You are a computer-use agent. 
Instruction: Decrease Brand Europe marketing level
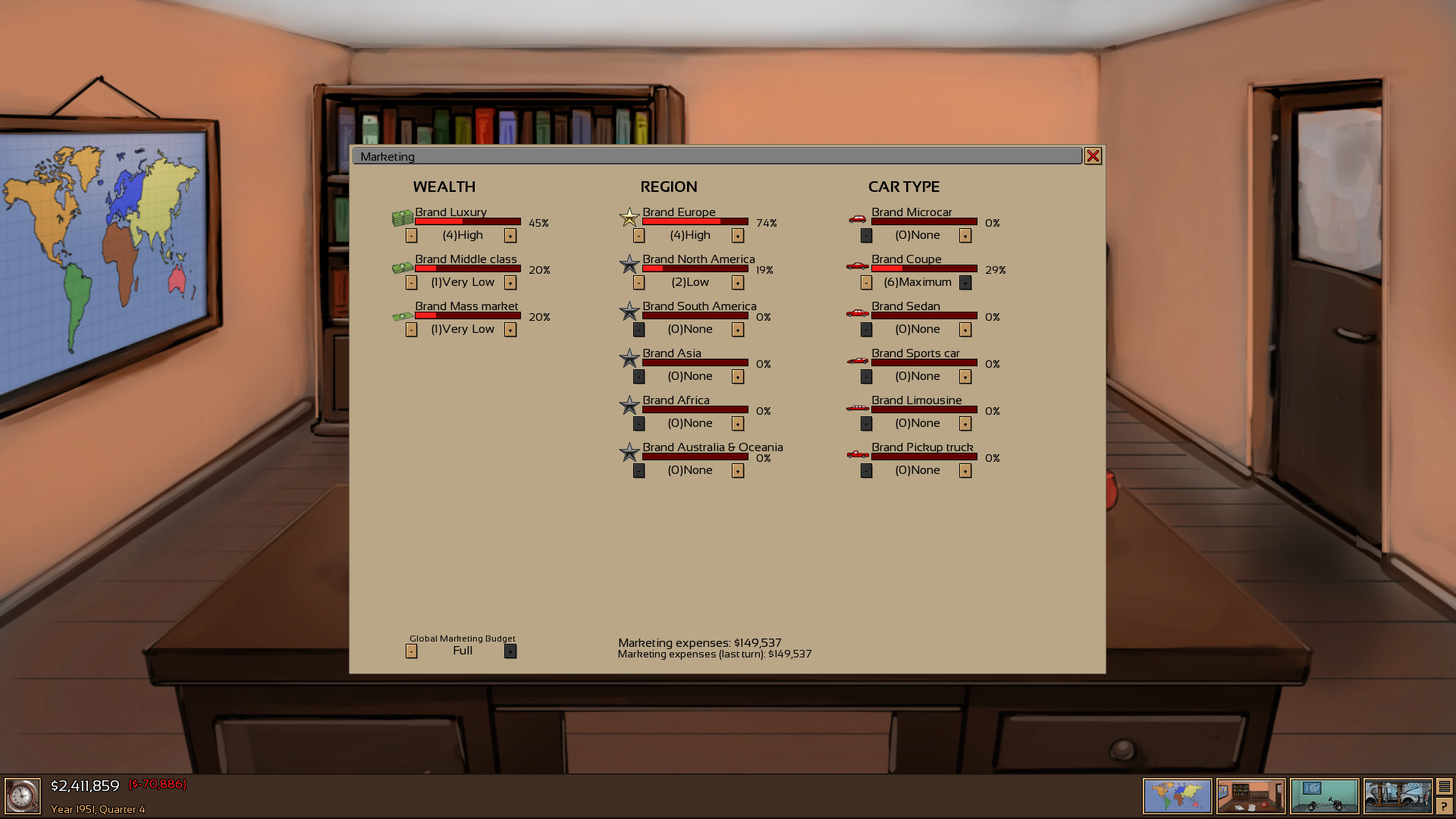tap(639, 235)
